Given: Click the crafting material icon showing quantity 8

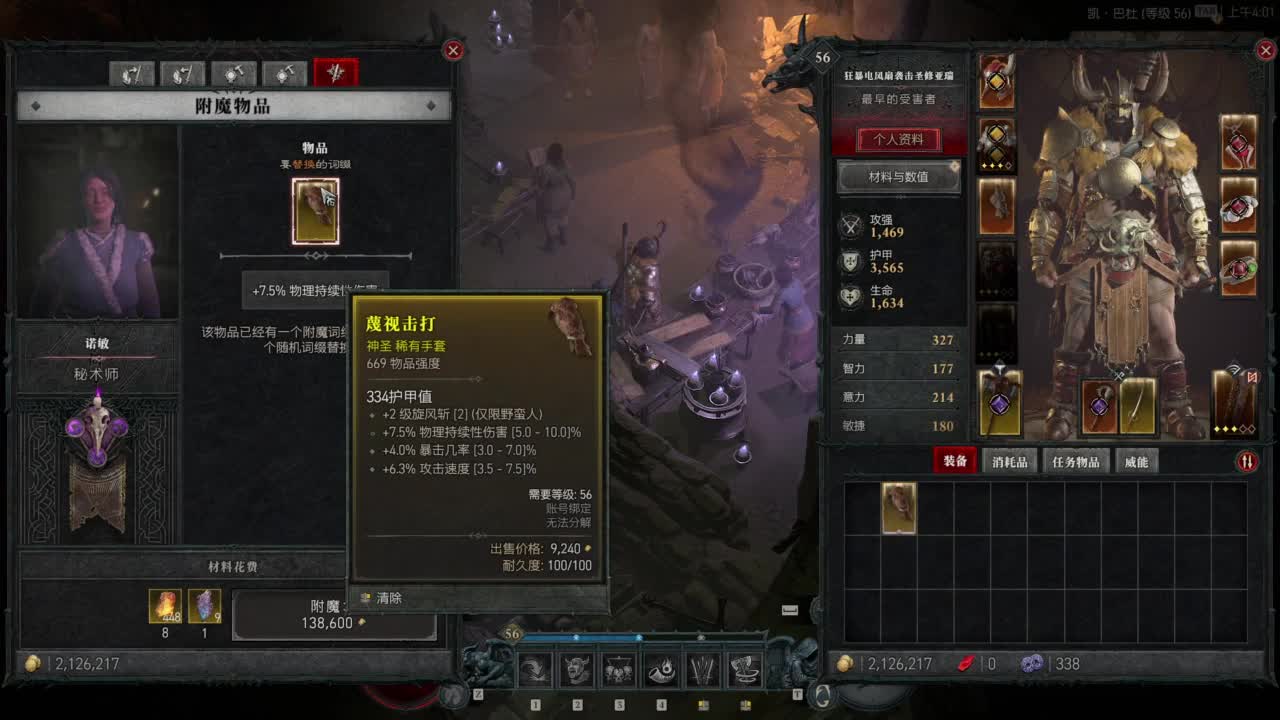Looking at the screenshot, I should (163, 605).
